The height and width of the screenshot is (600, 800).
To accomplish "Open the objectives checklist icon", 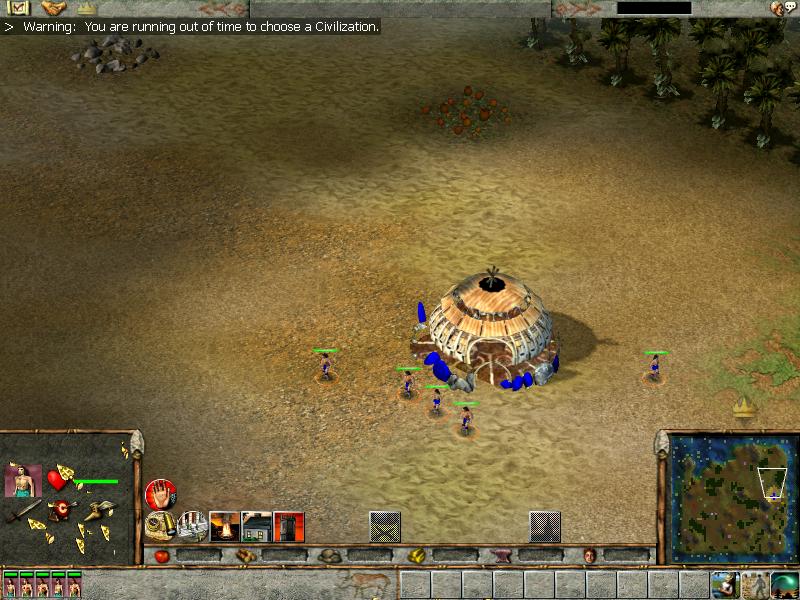I will click(x=15, y=8).
